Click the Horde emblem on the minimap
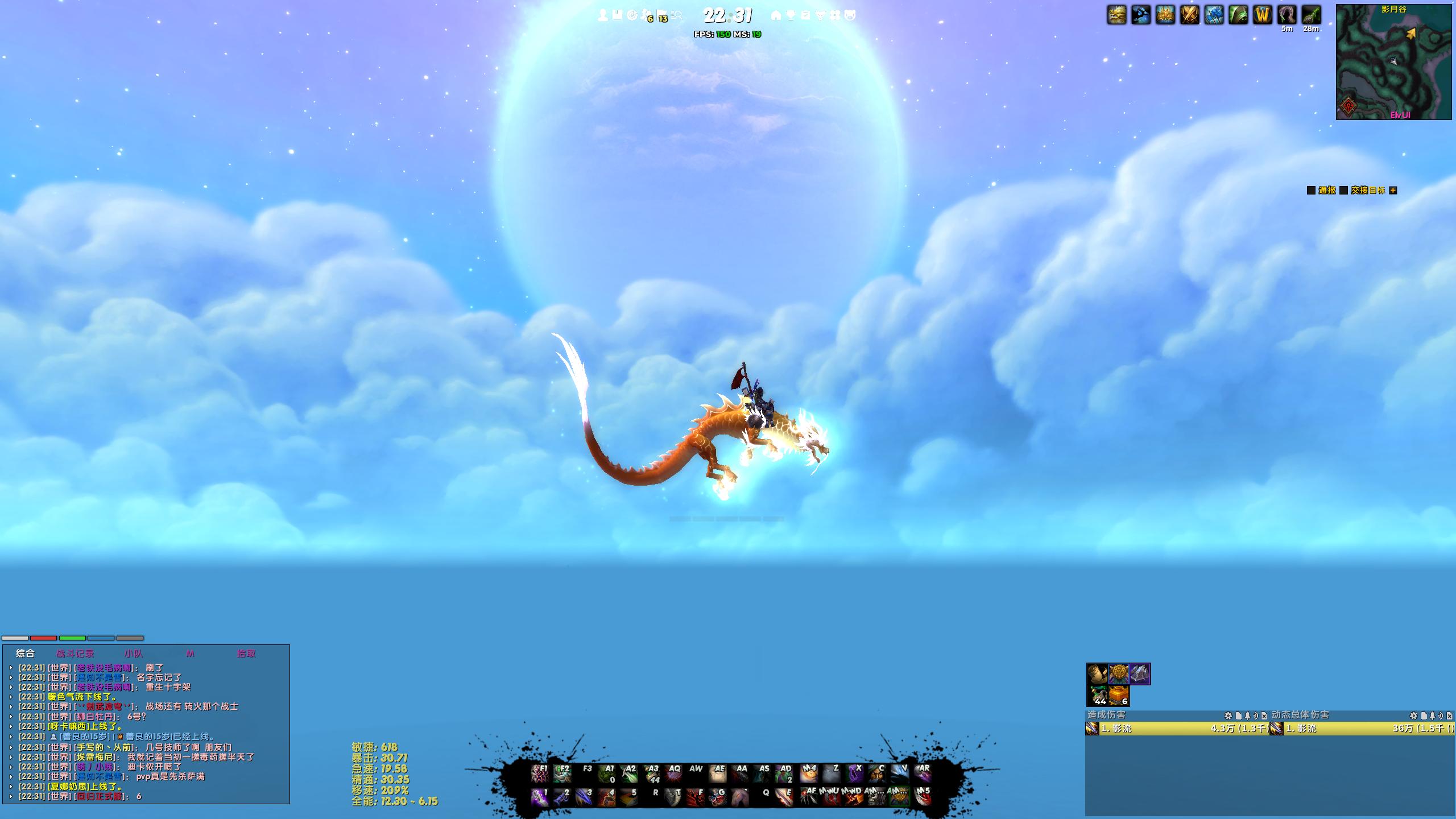Screen dimensions: 1456x819 (1349, 106)
